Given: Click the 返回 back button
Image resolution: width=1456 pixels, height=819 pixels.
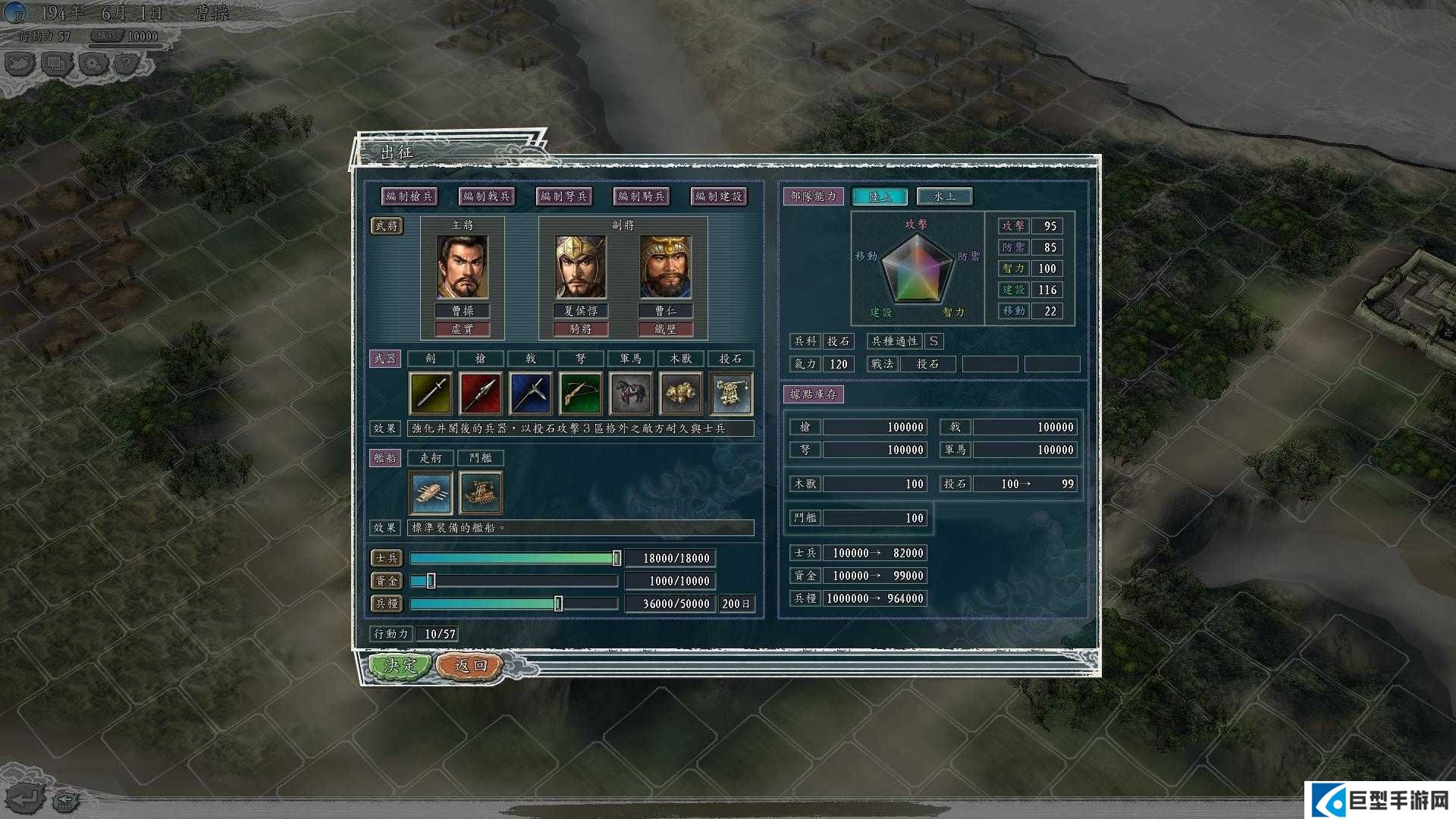Looking at the screenshot, I should (470, 666).
